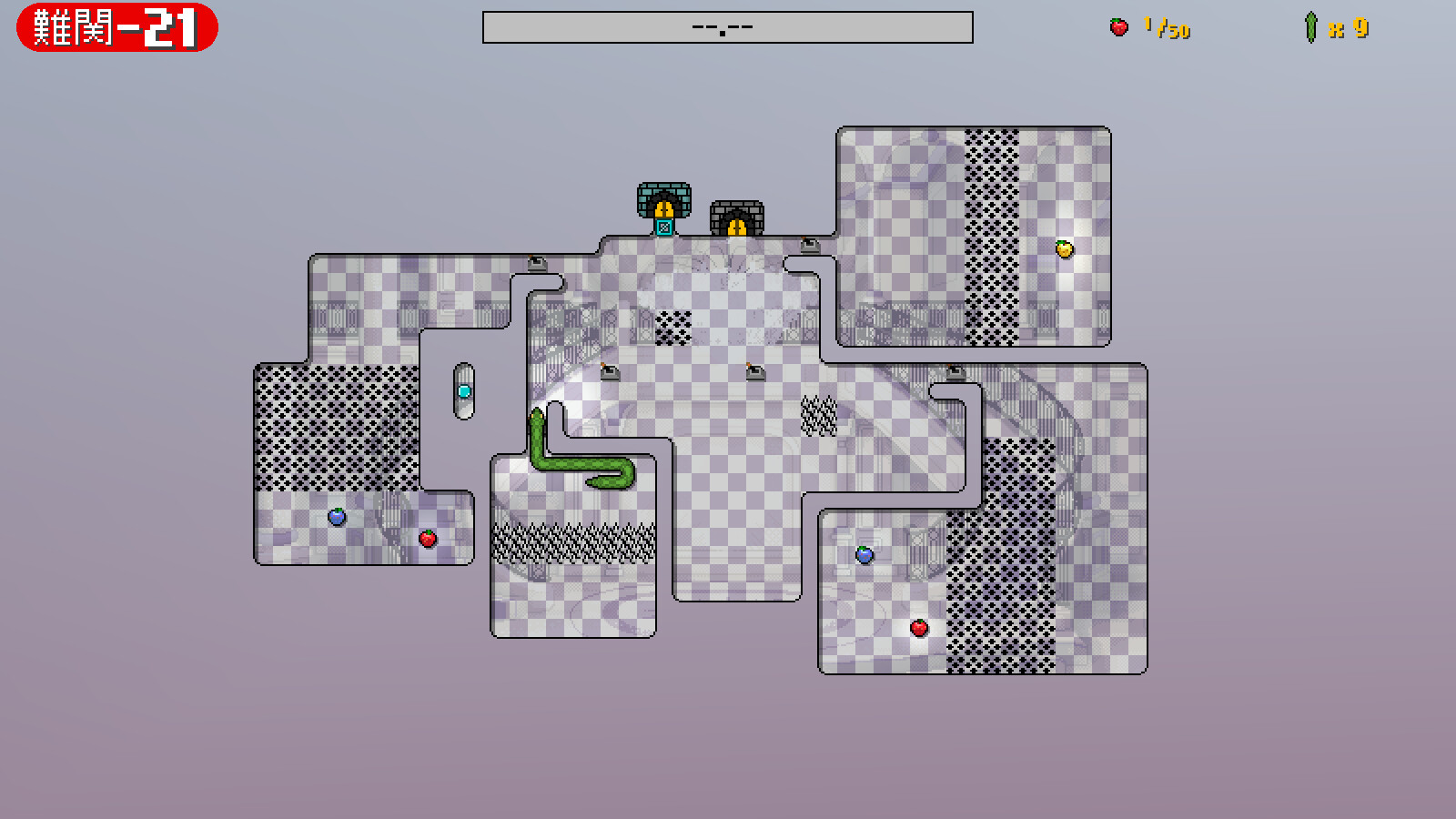The image size is (1456, 819).
Task: Click the red apple counter icon in HUD
Action: [x=1117, y=24]
